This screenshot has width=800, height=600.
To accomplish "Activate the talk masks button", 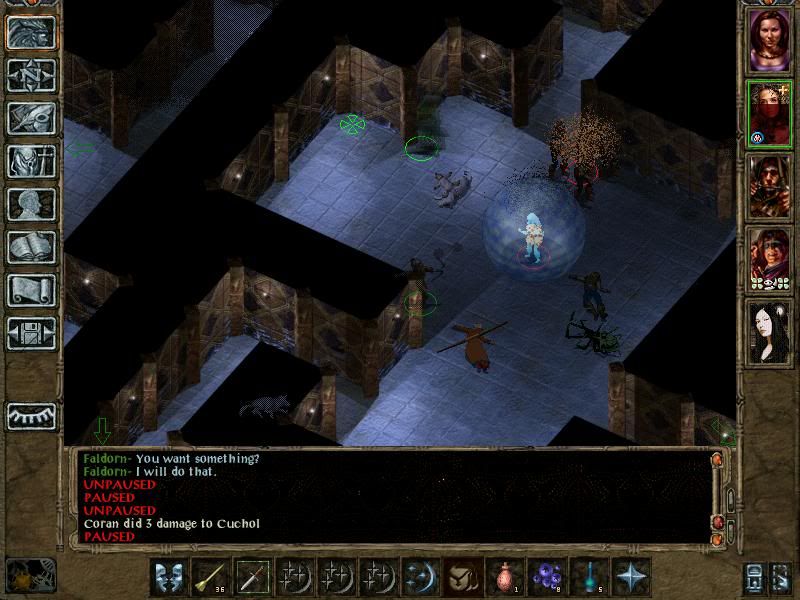I will coord(168,577).
